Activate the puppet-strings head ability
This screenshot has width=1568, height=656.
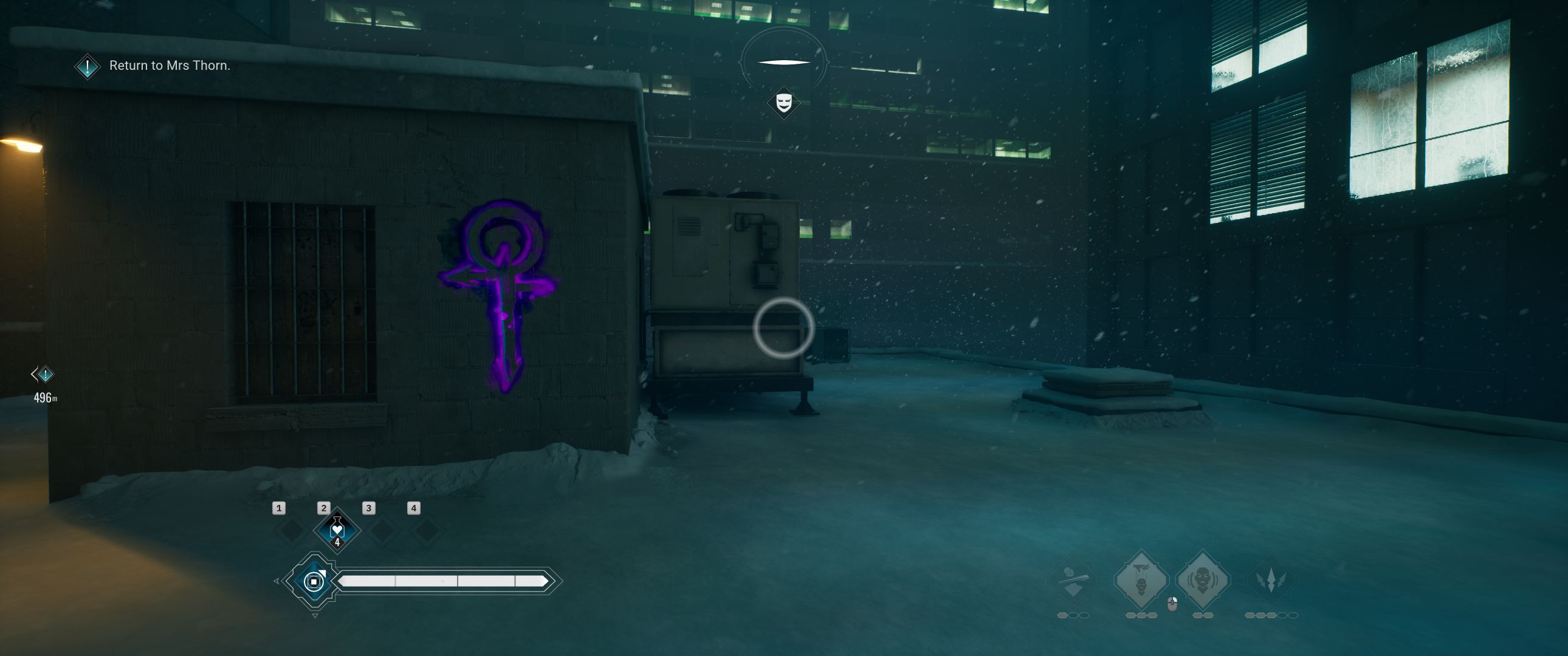1141,580
